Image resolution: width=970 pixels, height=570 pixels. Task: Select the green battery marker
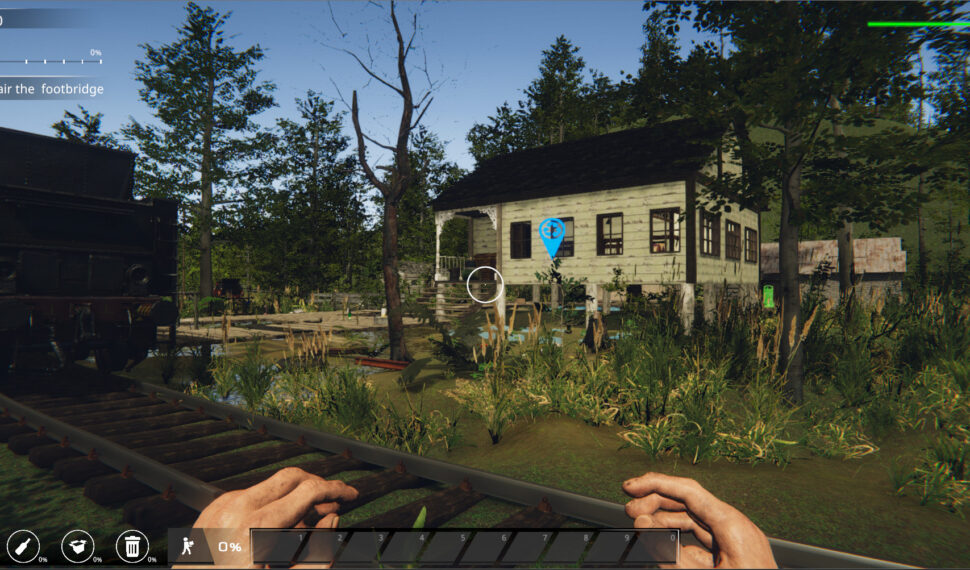point(768,296)
